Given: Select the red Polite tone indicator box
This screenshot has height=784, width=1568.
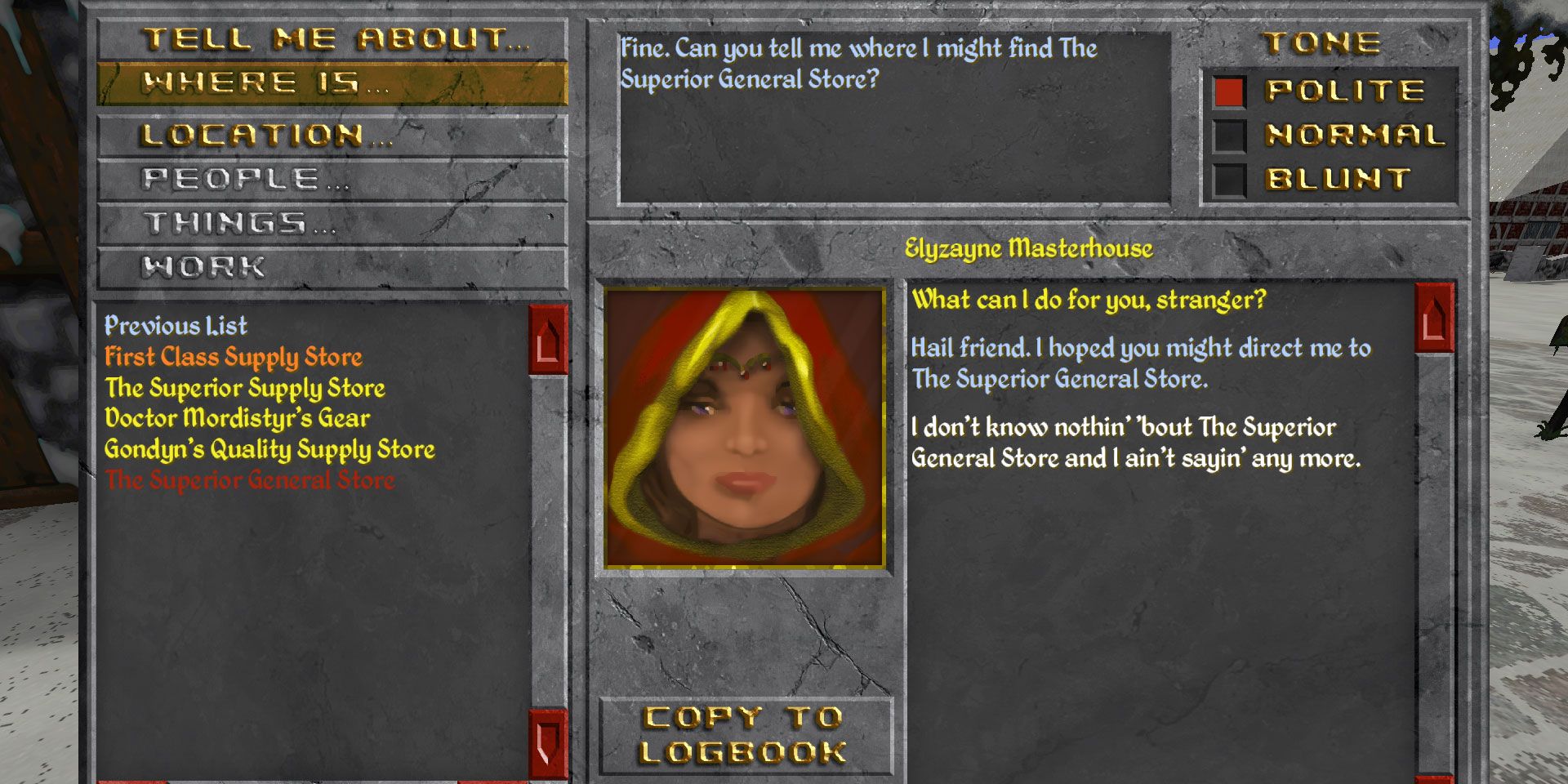Looking at the screenshot, I should [x=1229, y=92].
